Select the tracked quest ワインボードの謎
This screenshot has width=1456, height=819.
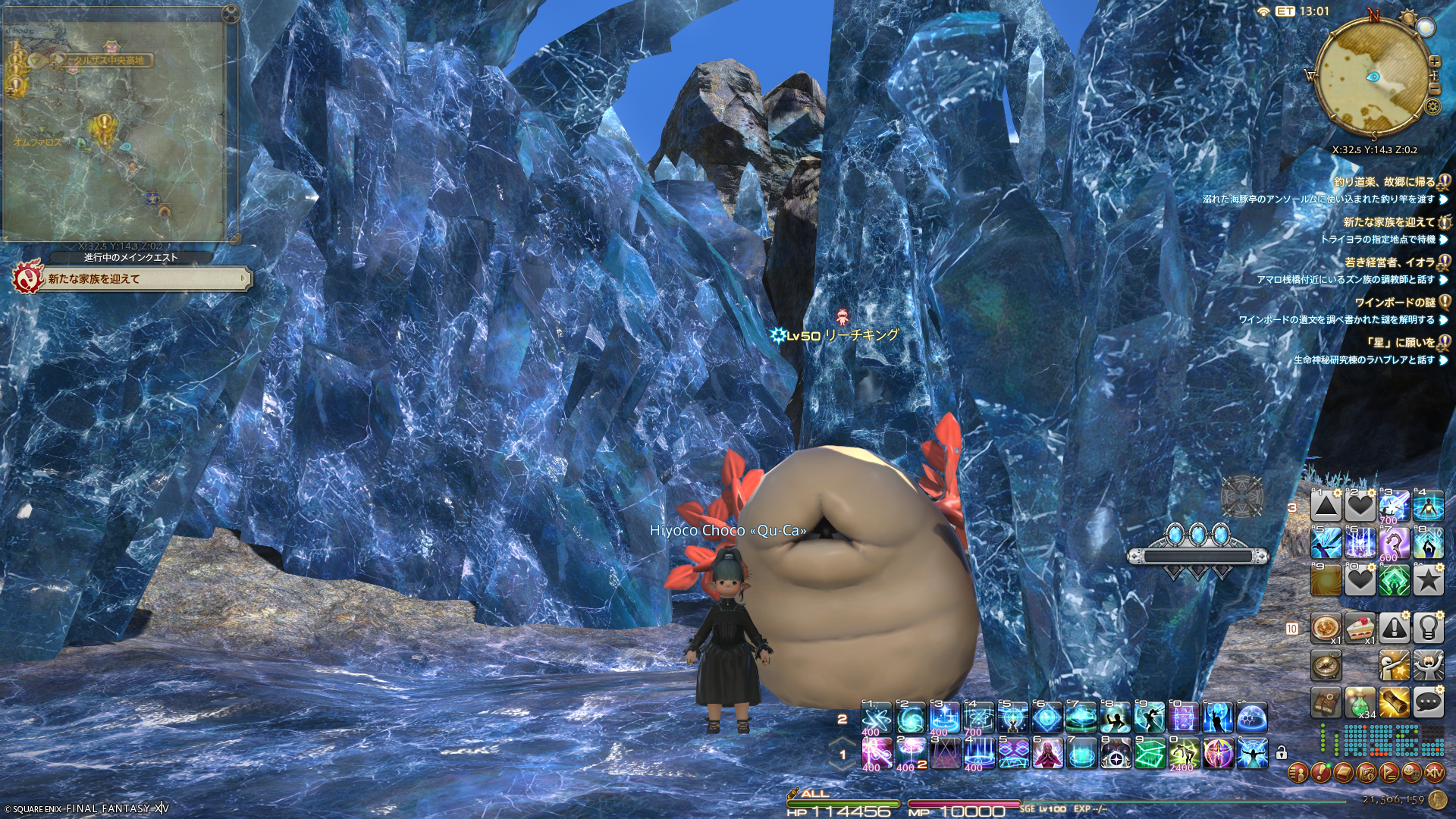point(1395,302)
